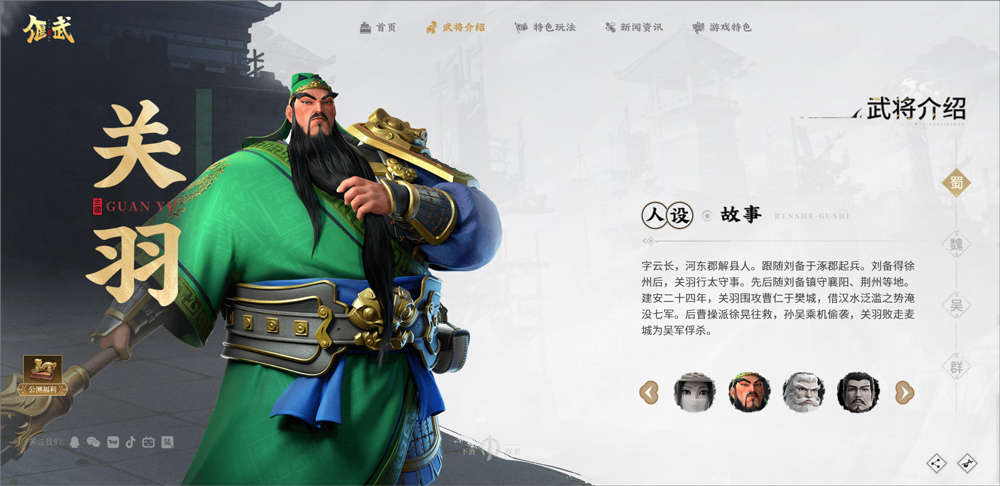Image resolution: width=1000 pixels, height=486 pixels.
Task: Open the TikTok social link
Action: (x=130, y=441)
